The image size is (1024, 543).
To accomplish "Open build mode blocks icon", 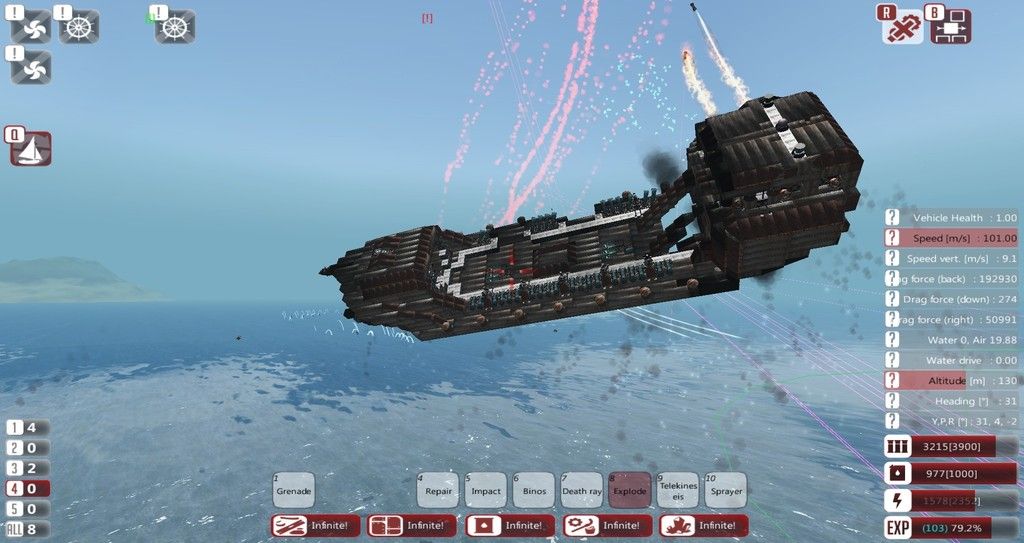I will coord(951,27).
